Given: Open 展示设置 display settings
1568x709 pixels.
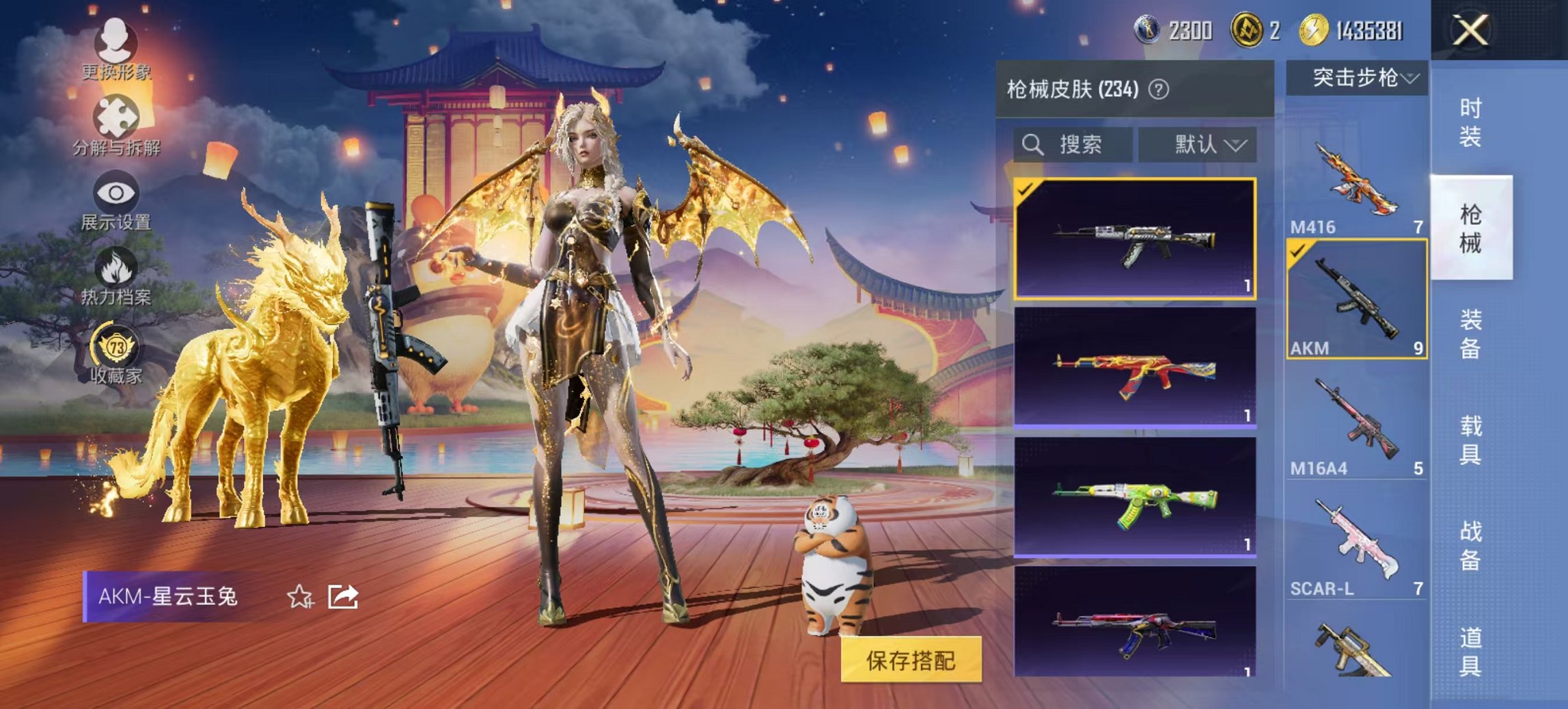Looking at the screenshot, I should click(x=115, y=202).
